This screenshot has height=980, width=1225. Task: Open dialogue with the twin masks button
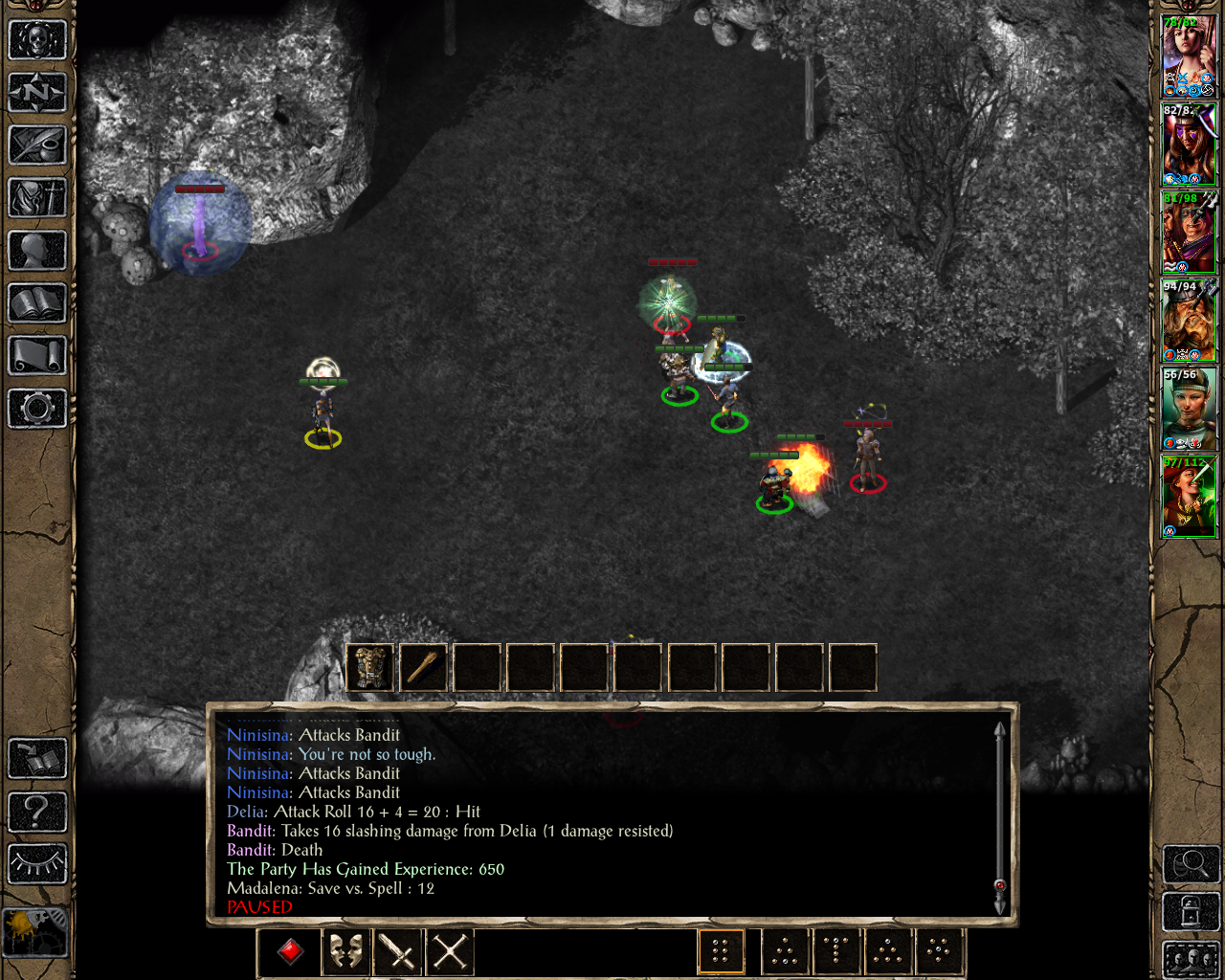[x=345, y=951]
